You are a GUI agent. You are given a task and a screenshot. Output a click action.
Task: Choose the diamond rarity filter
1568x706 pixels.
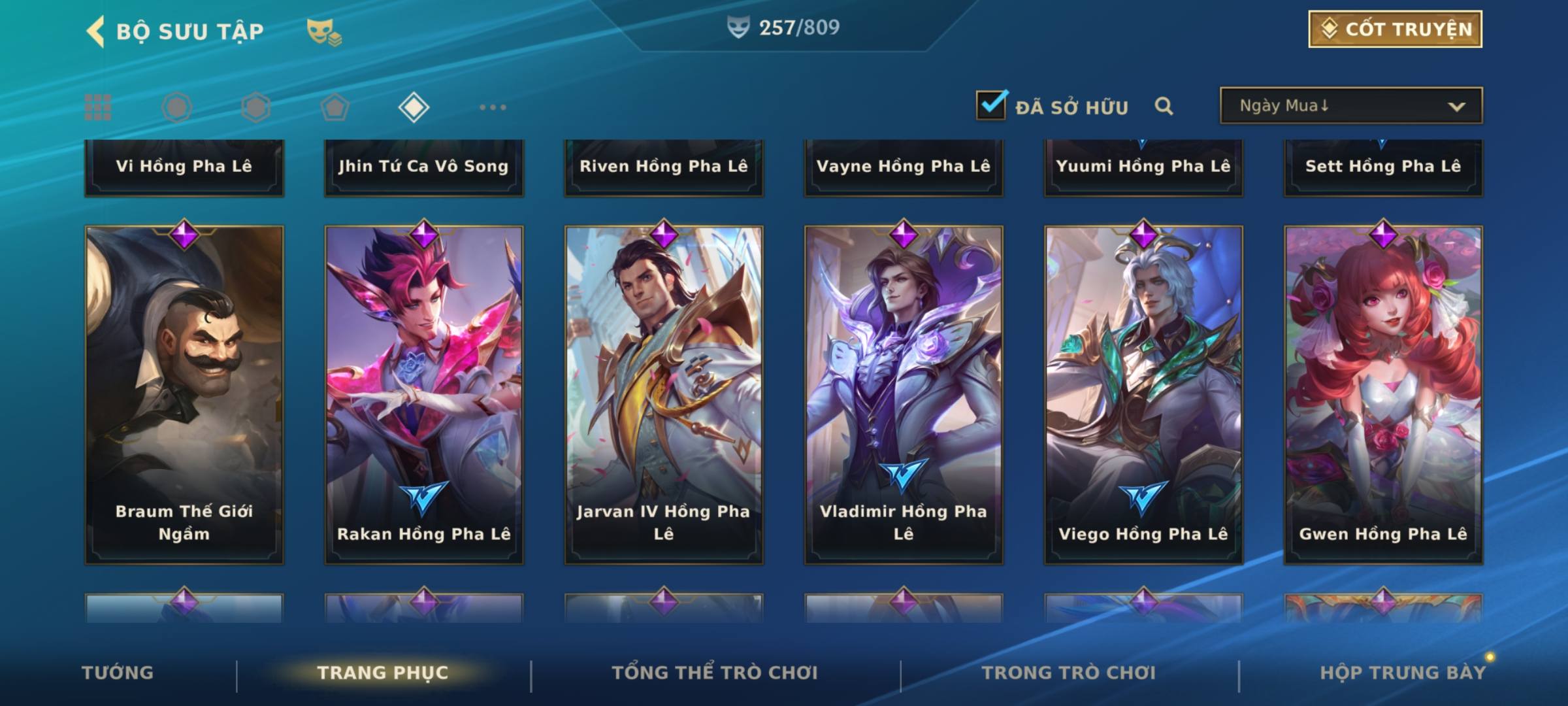[x=414, y=107]
